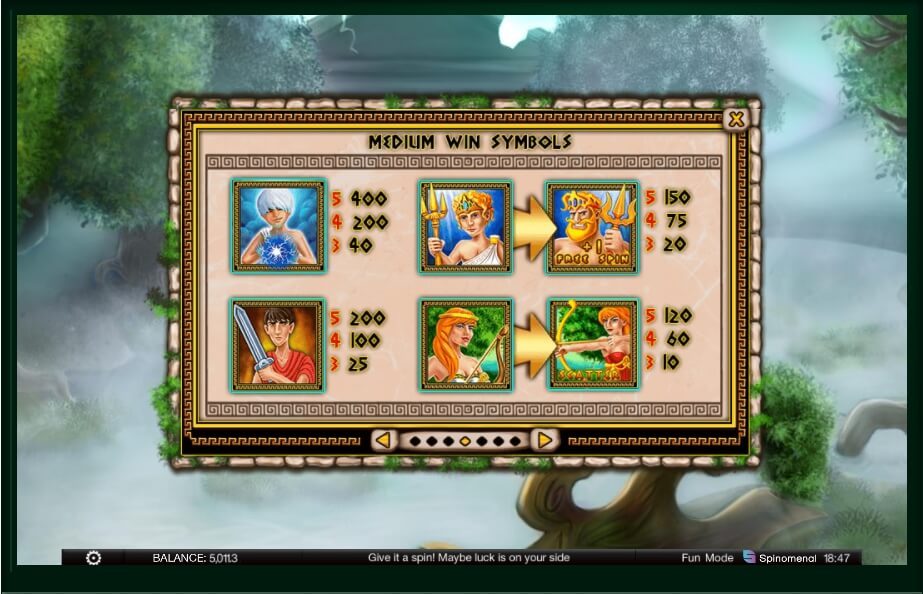This screenshot has height=594, width=923.
Task: Close the paytable window
Action: pos(736,120)
